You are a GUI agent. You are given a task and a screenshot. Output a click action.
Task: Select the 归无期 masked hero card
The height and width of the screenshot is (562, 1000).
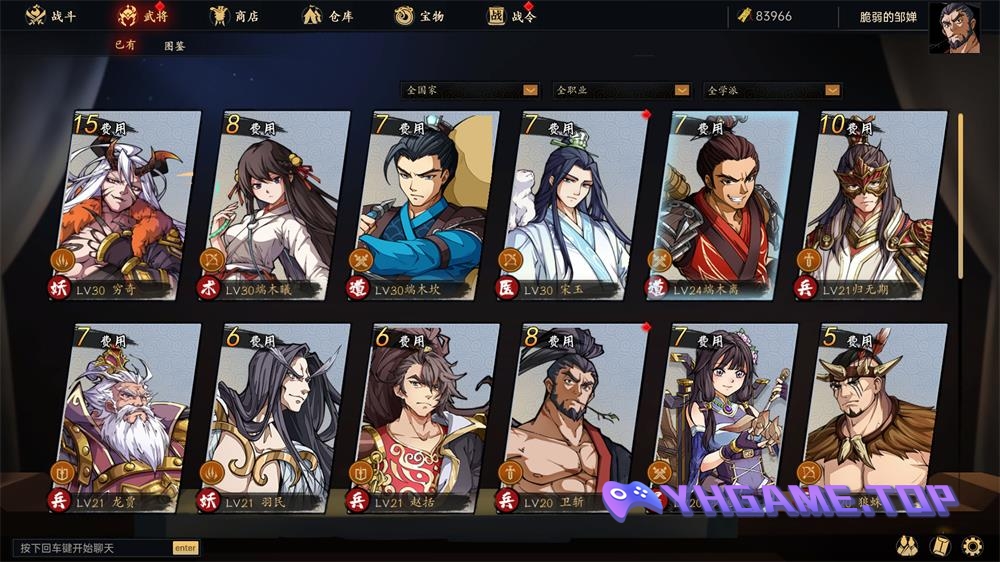[x=873, y=205]
